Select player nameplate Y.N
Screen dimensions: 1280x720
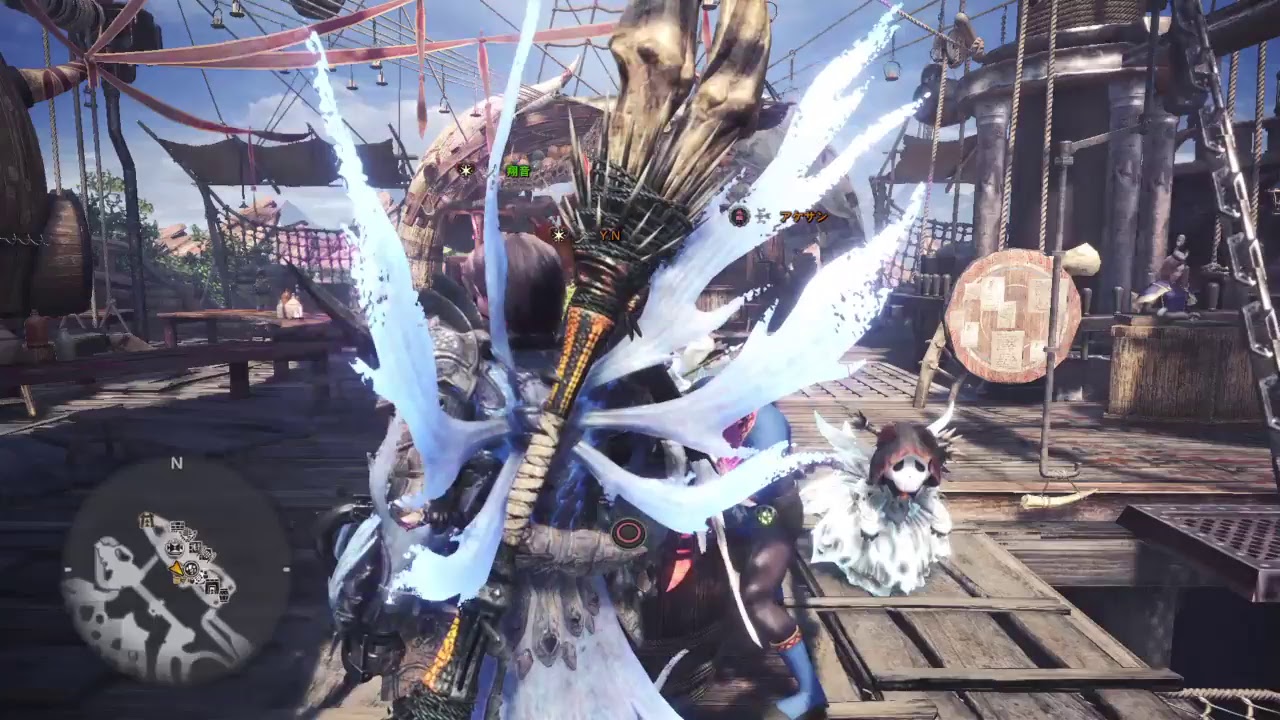pos(610,235)
